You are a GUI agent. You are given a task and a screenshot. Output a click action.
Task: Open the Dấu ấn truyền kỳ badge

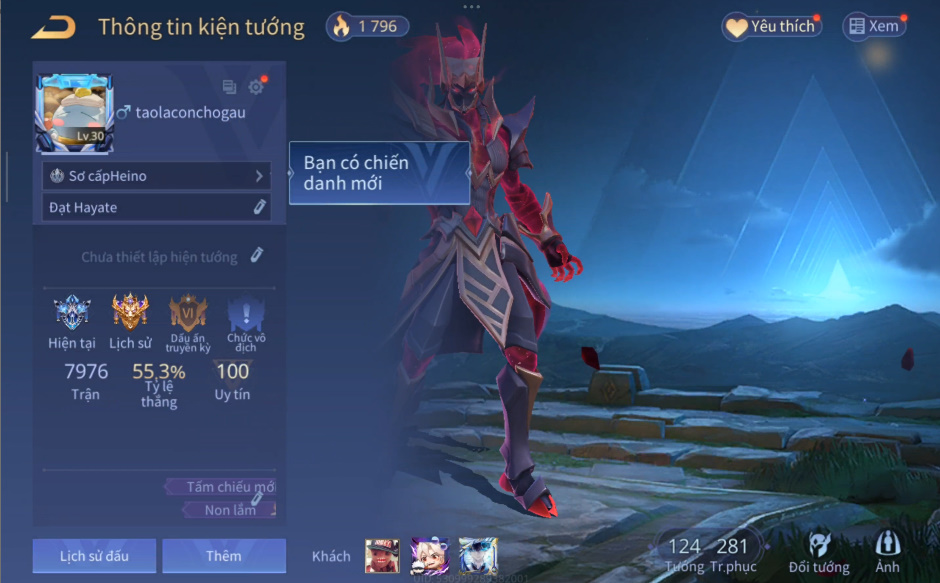pyautogui.click(x=188, y=314)
